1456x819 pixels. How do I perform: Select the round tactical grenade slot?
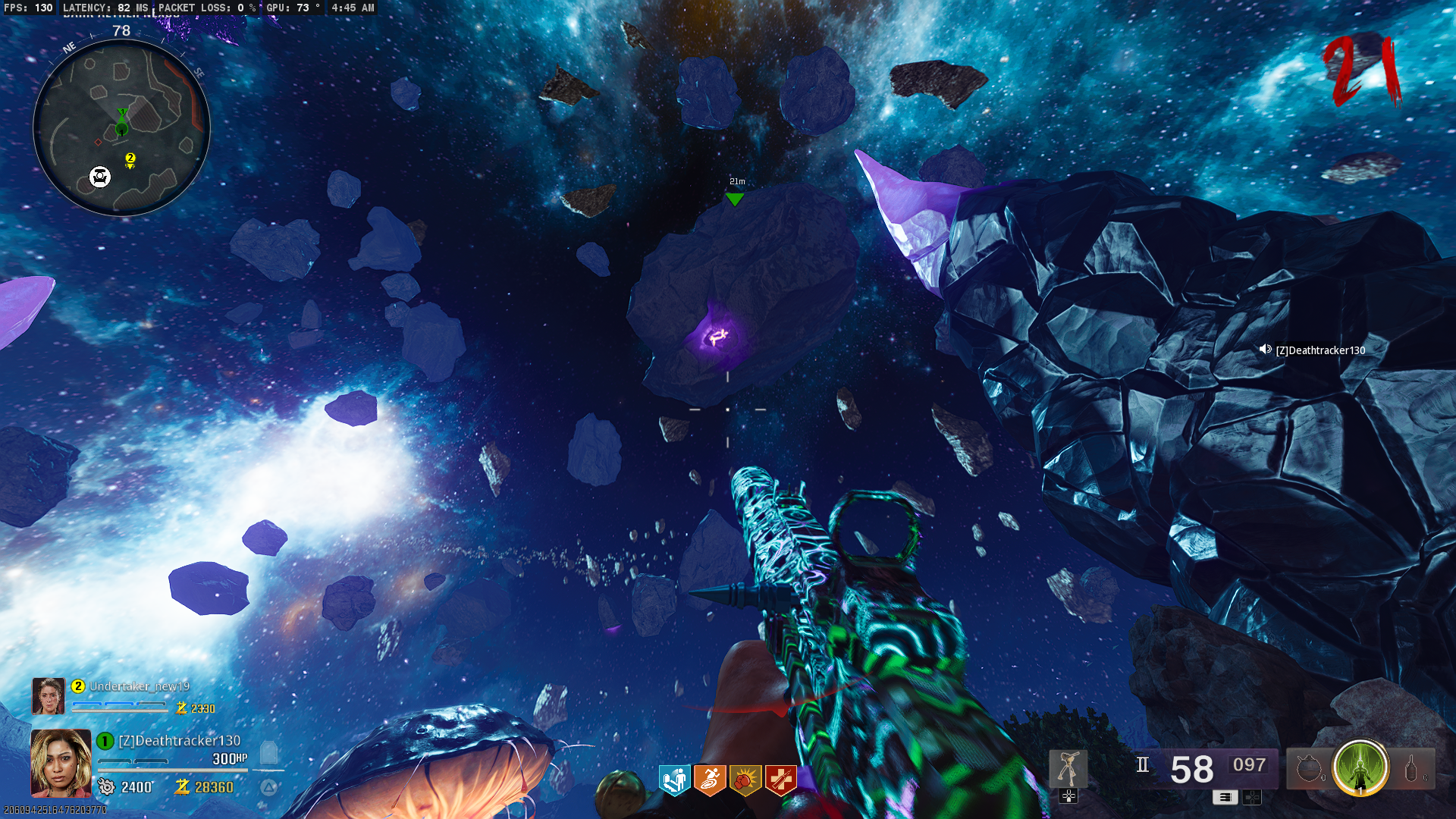1308,769
